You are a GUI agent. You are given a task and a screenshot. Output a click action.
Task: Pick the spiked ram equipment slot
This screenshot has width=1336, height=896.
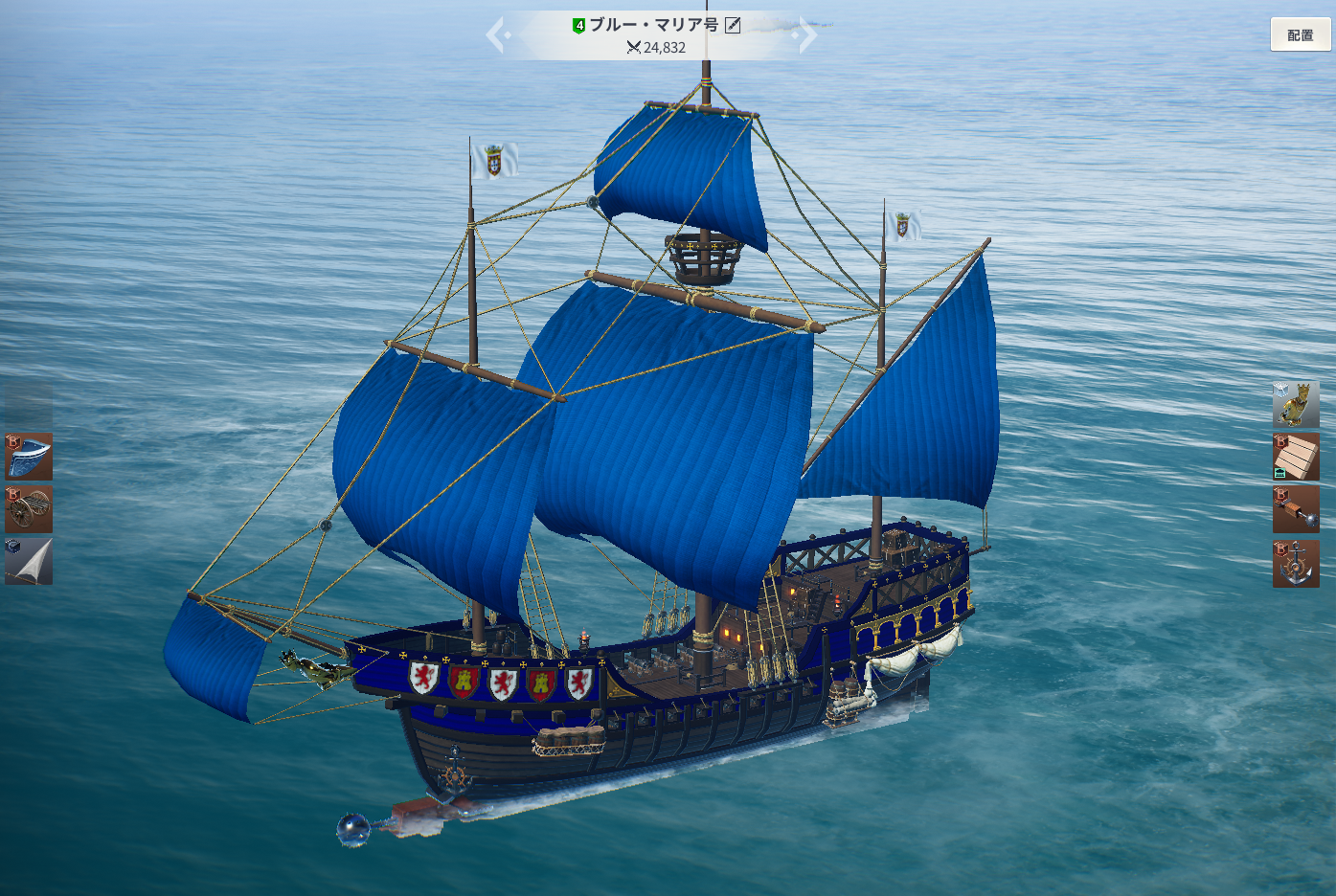pos(1296,509)
